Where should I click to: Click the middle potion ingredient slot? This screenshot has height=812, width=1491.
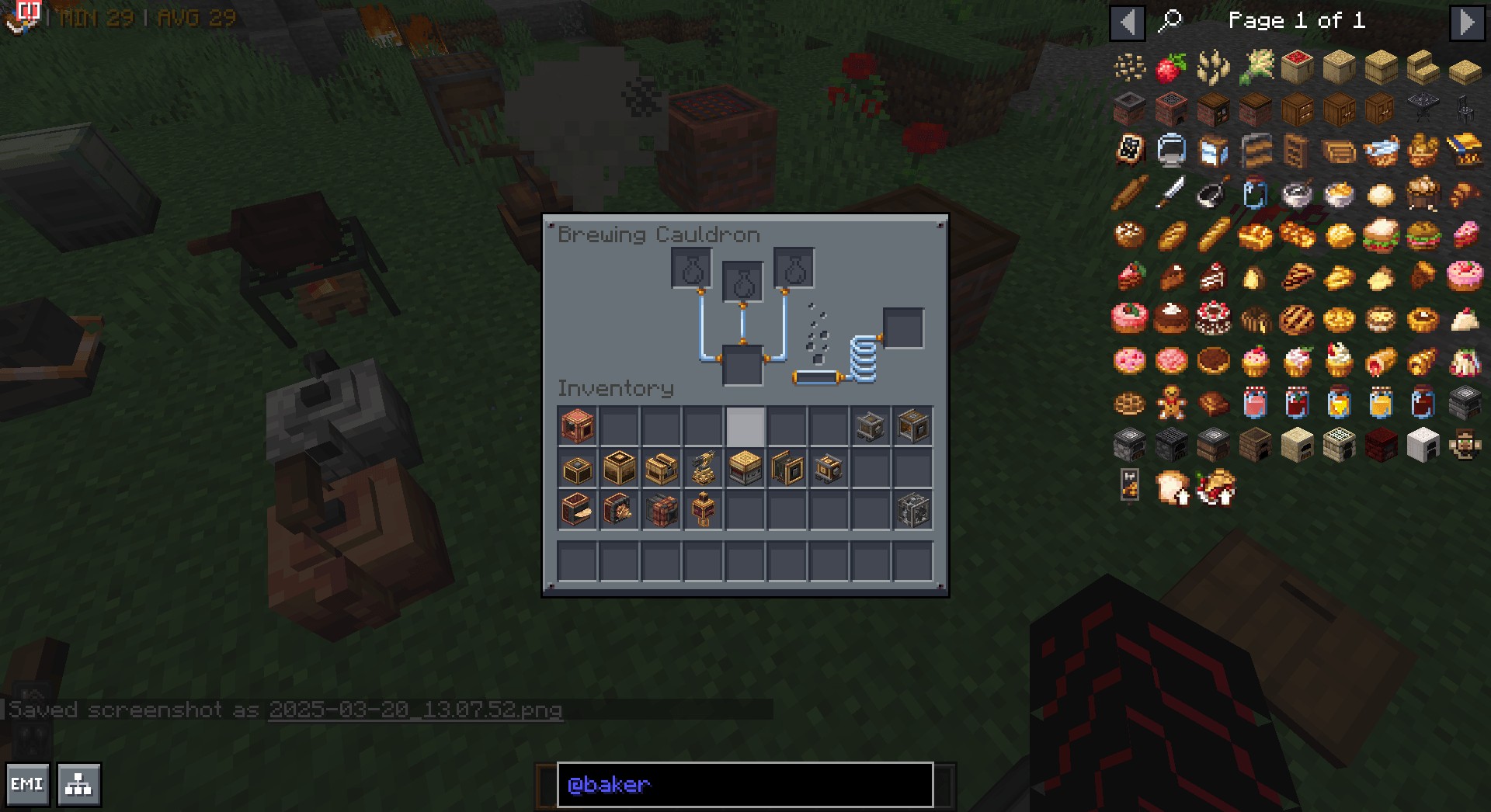pos(742,283)
